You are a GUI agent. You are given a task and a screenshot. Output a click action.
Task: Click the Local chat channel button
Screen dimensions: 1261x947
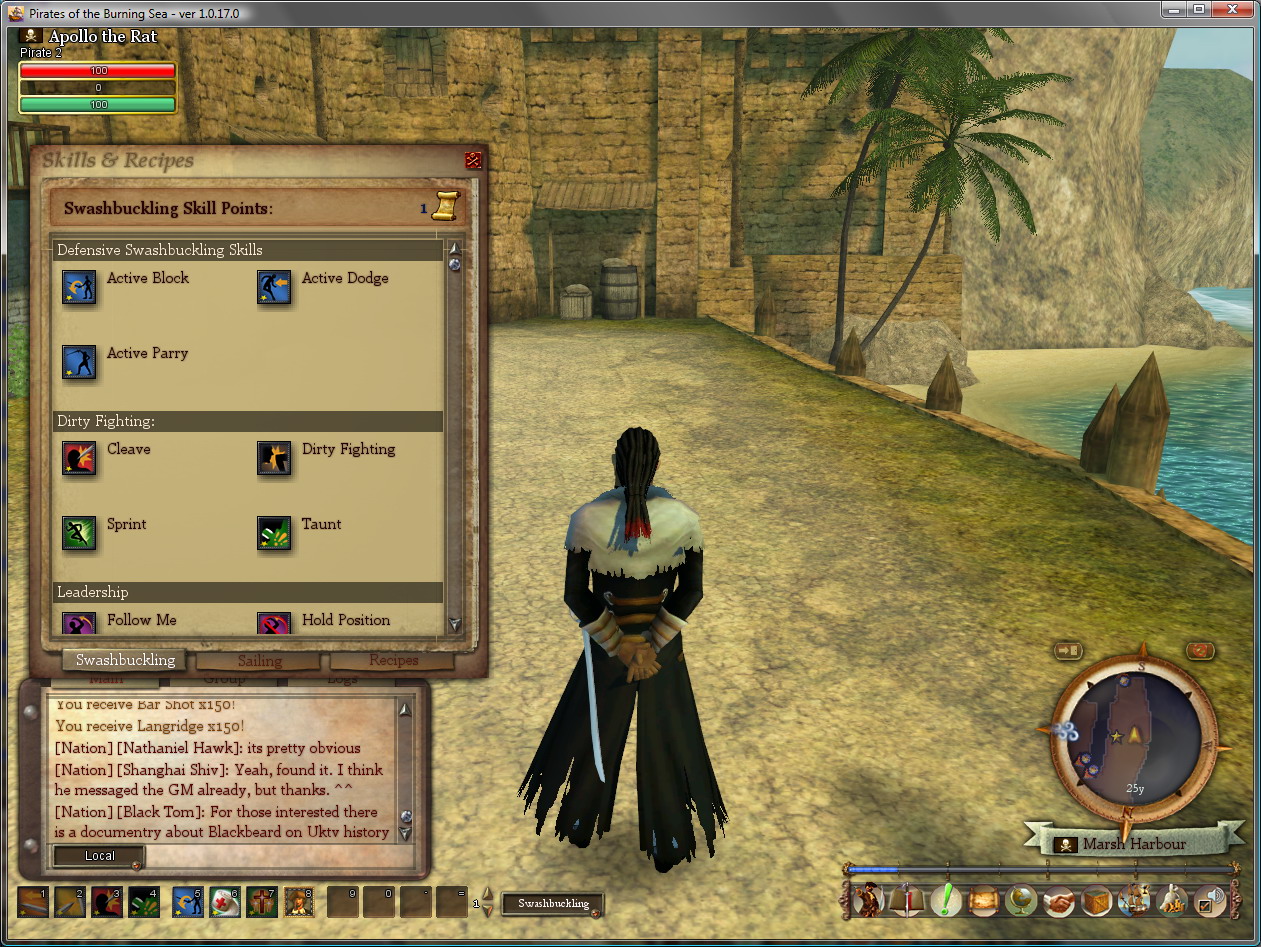[x=99, y=856]
